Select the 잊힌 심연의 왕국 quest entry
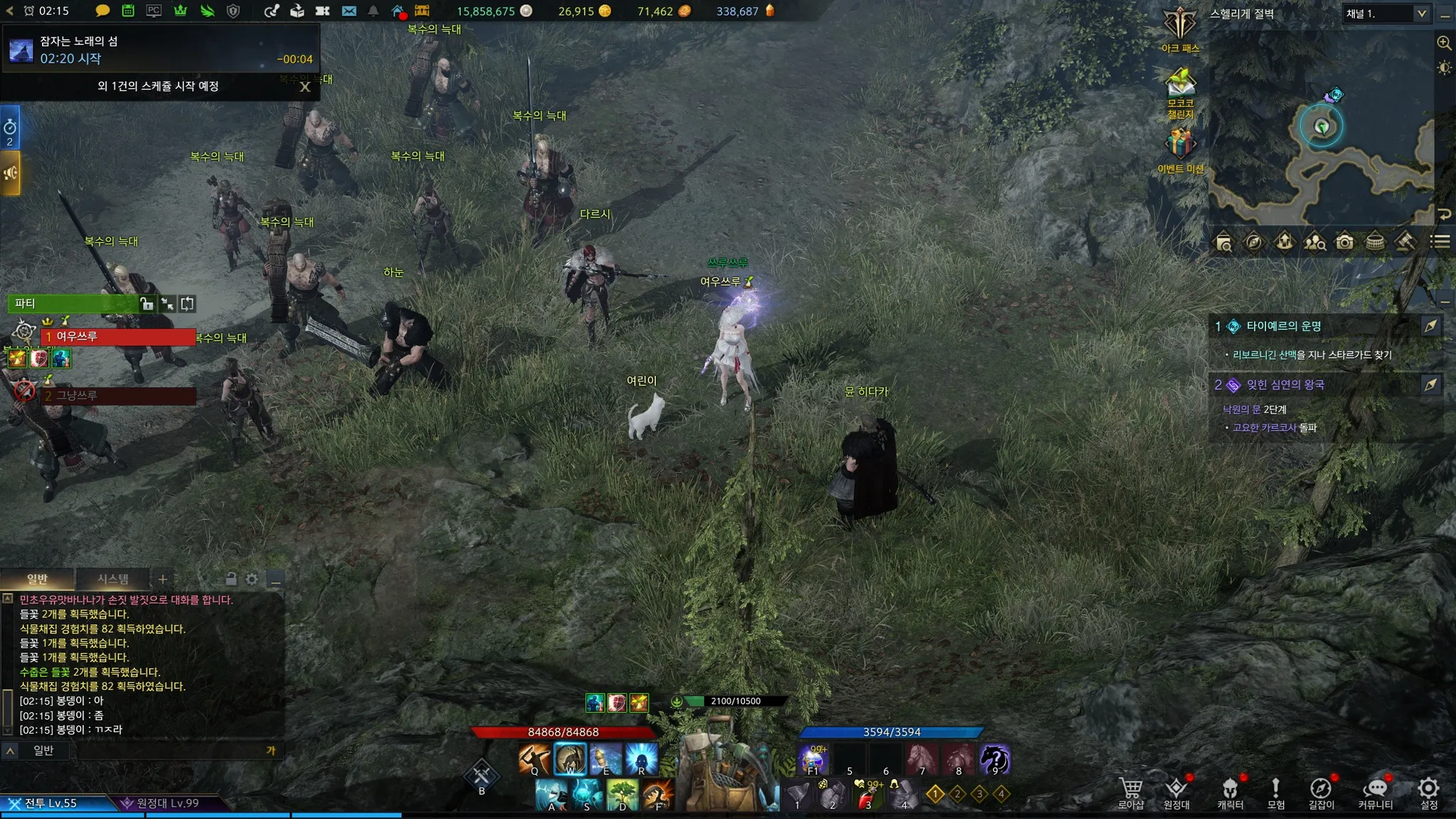 point(1285,385)
